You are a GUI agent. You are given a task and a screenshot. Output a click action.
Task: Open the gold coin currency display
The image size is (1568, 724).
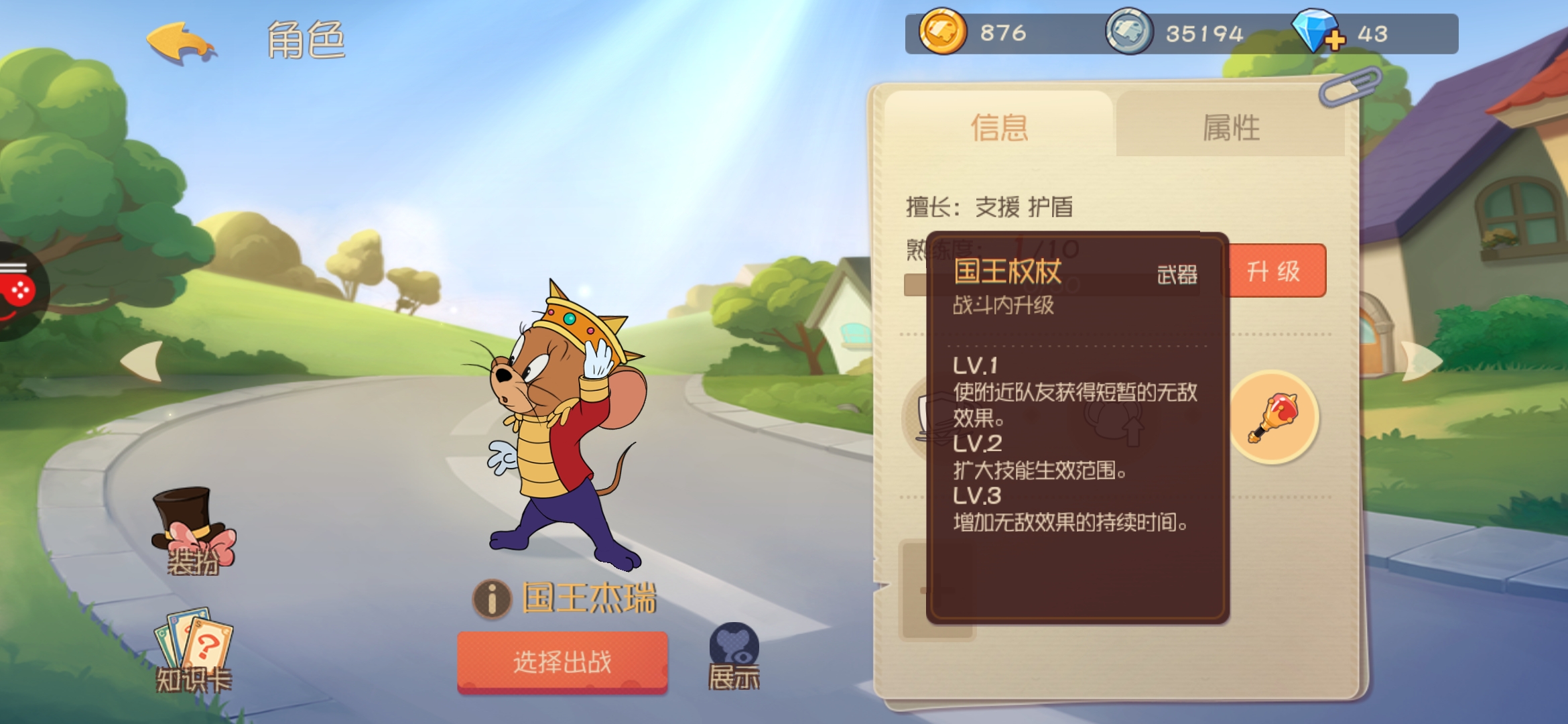pos(945,34)
